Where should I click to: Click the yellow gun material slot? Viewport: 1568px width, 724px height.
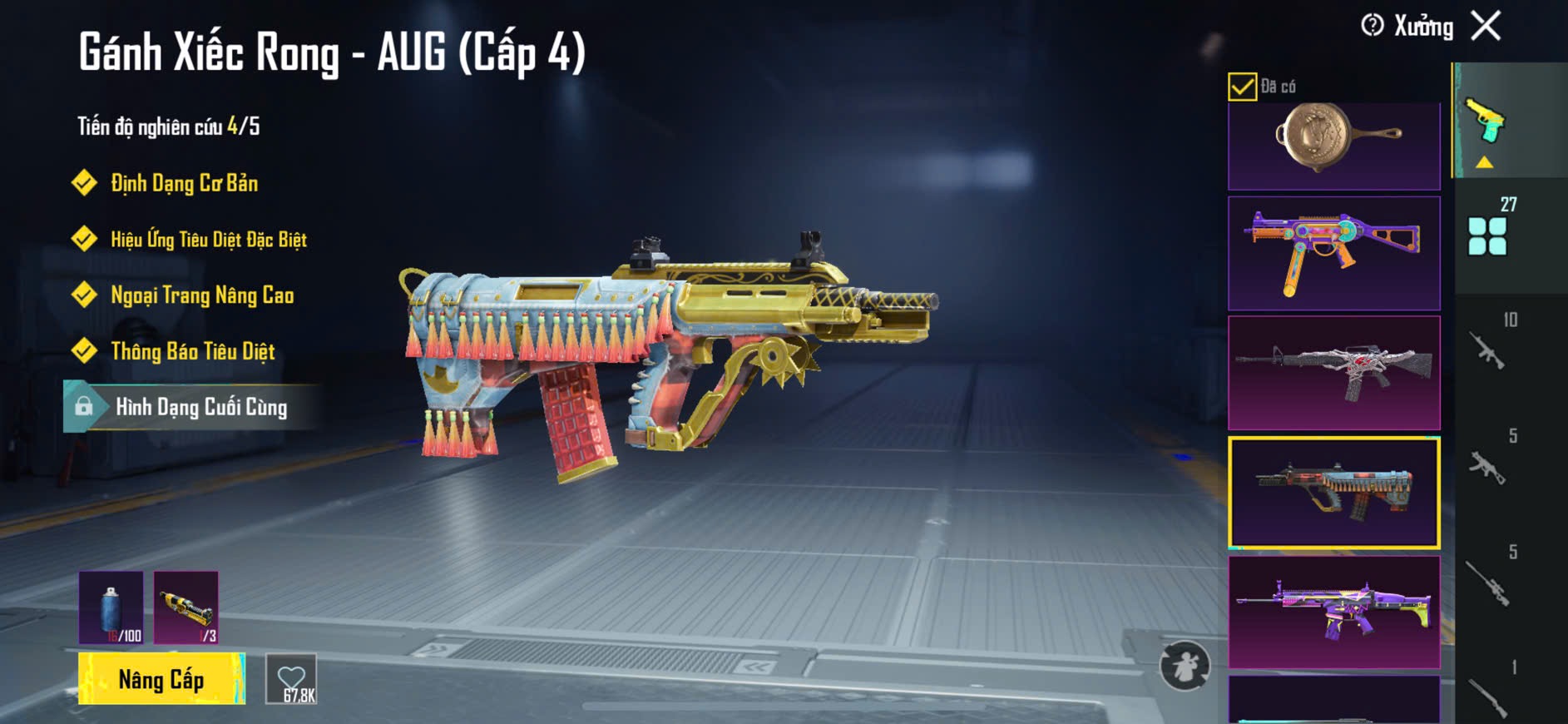[185, 607]
